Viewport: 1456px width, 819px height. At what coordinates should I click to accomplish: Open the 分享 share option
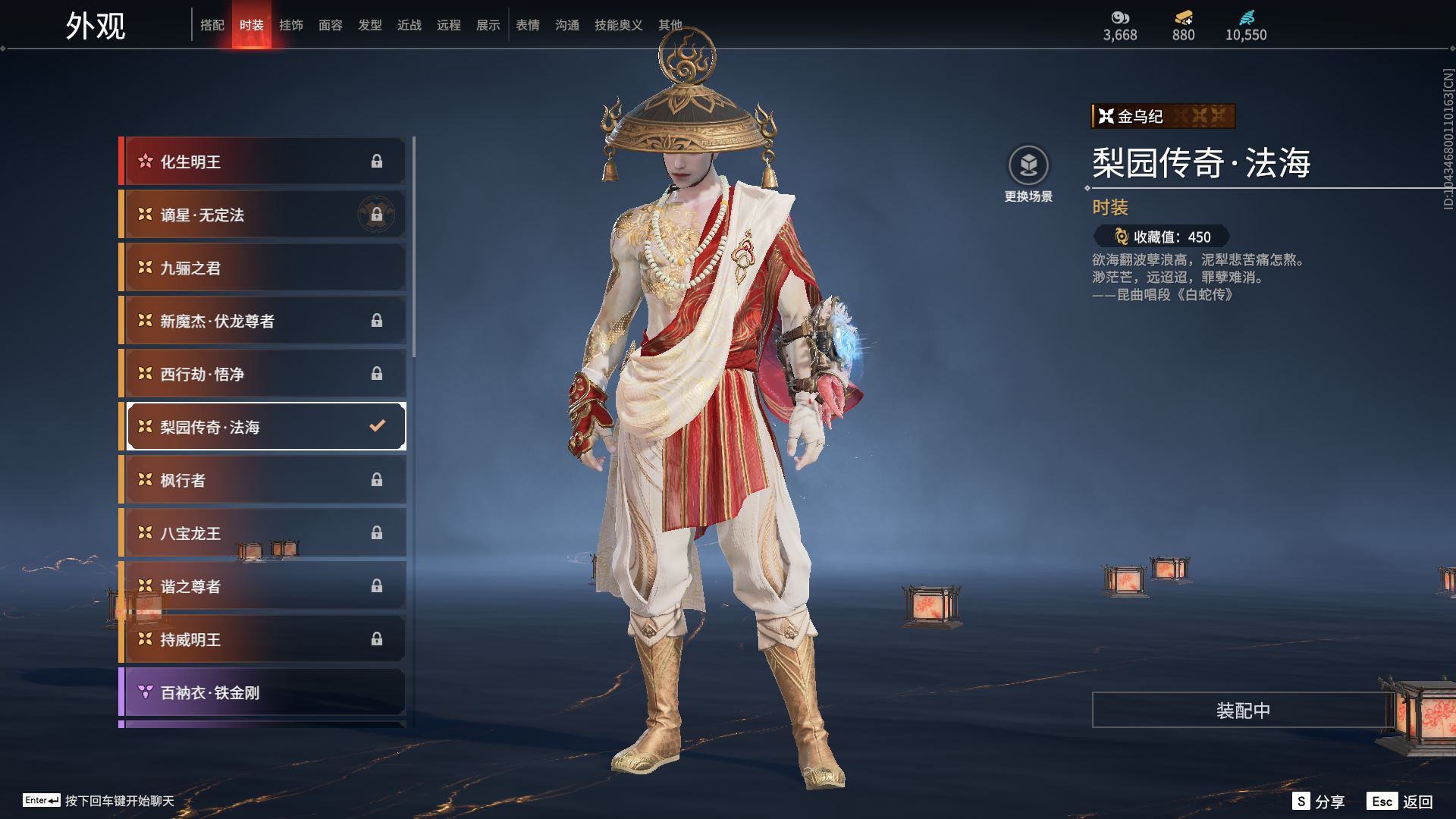tap(1319, 802)
